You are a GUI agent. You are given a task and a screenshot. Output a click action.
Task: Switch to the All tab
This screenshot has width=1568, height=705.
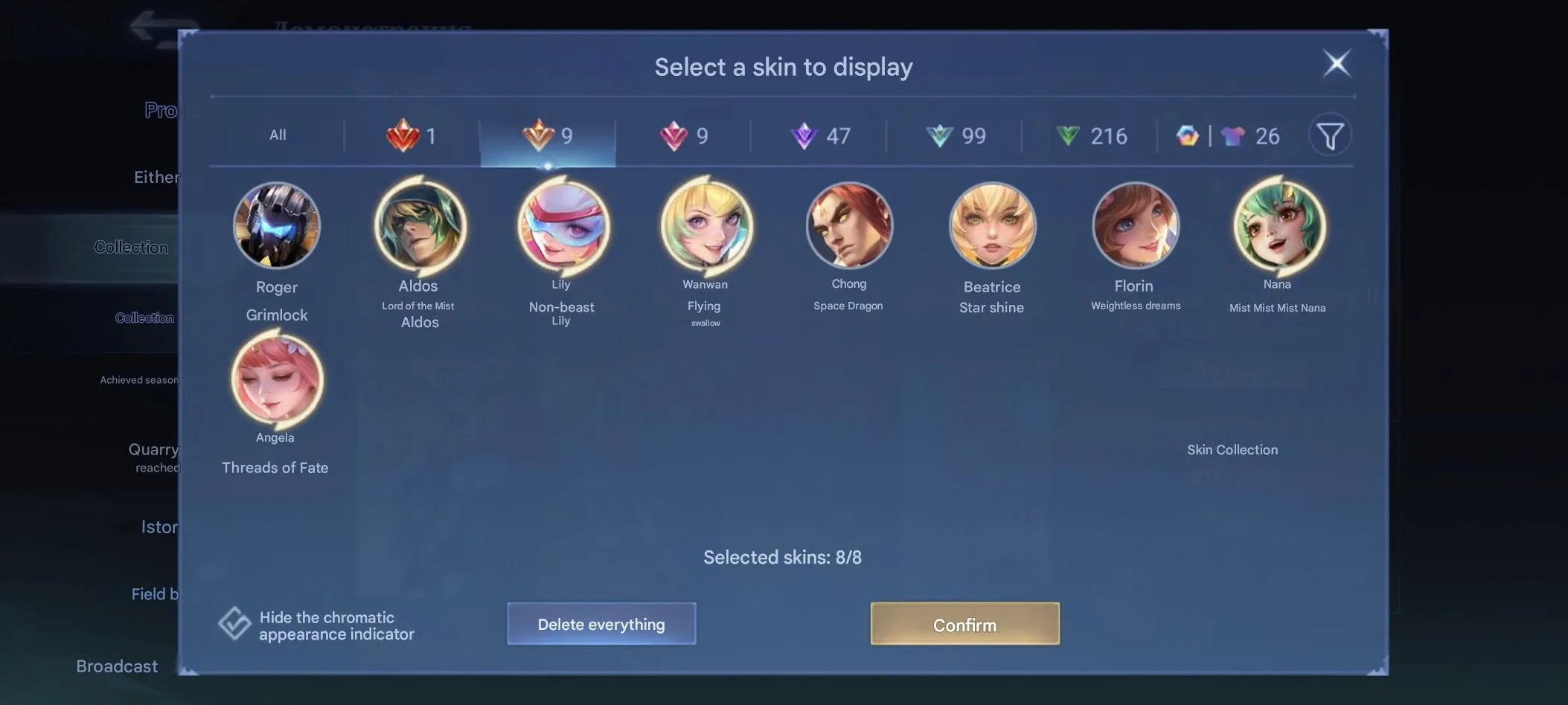coord(278,135)
